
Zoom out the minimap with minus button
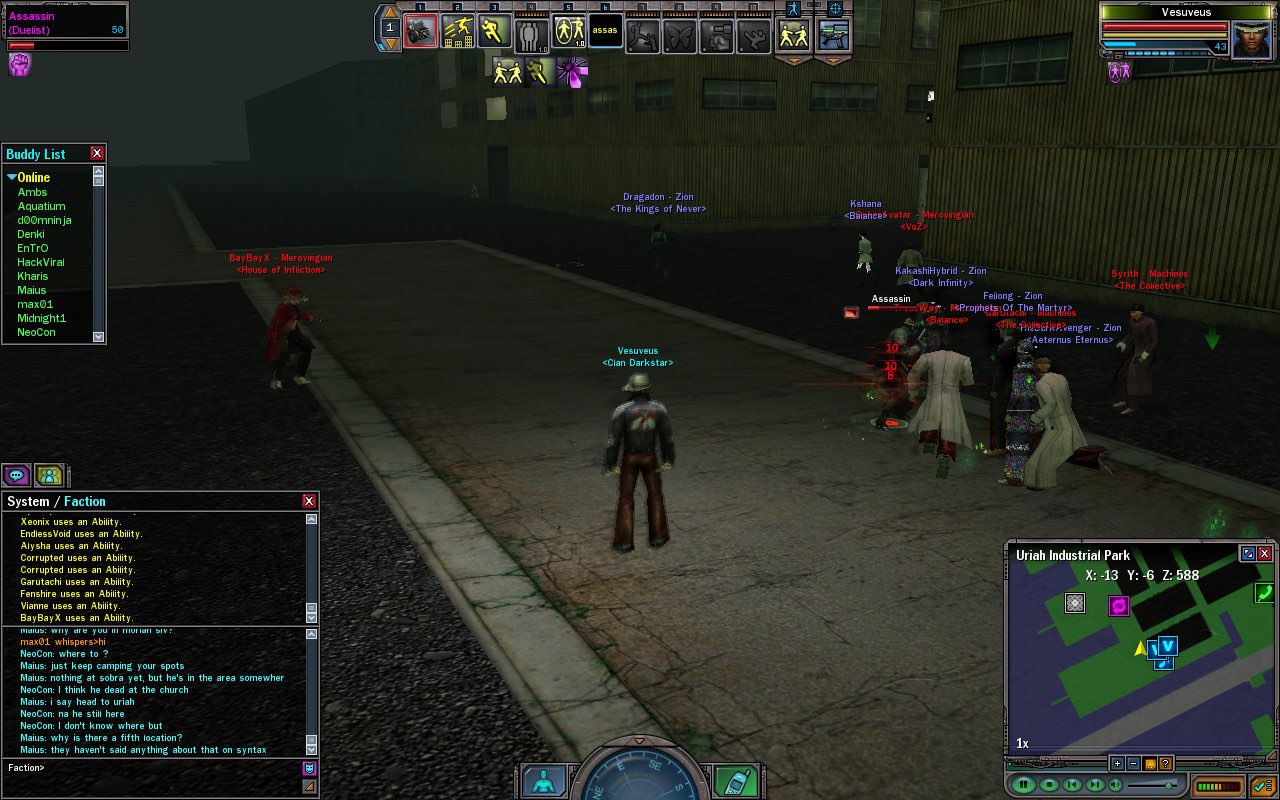point(1133,764)
